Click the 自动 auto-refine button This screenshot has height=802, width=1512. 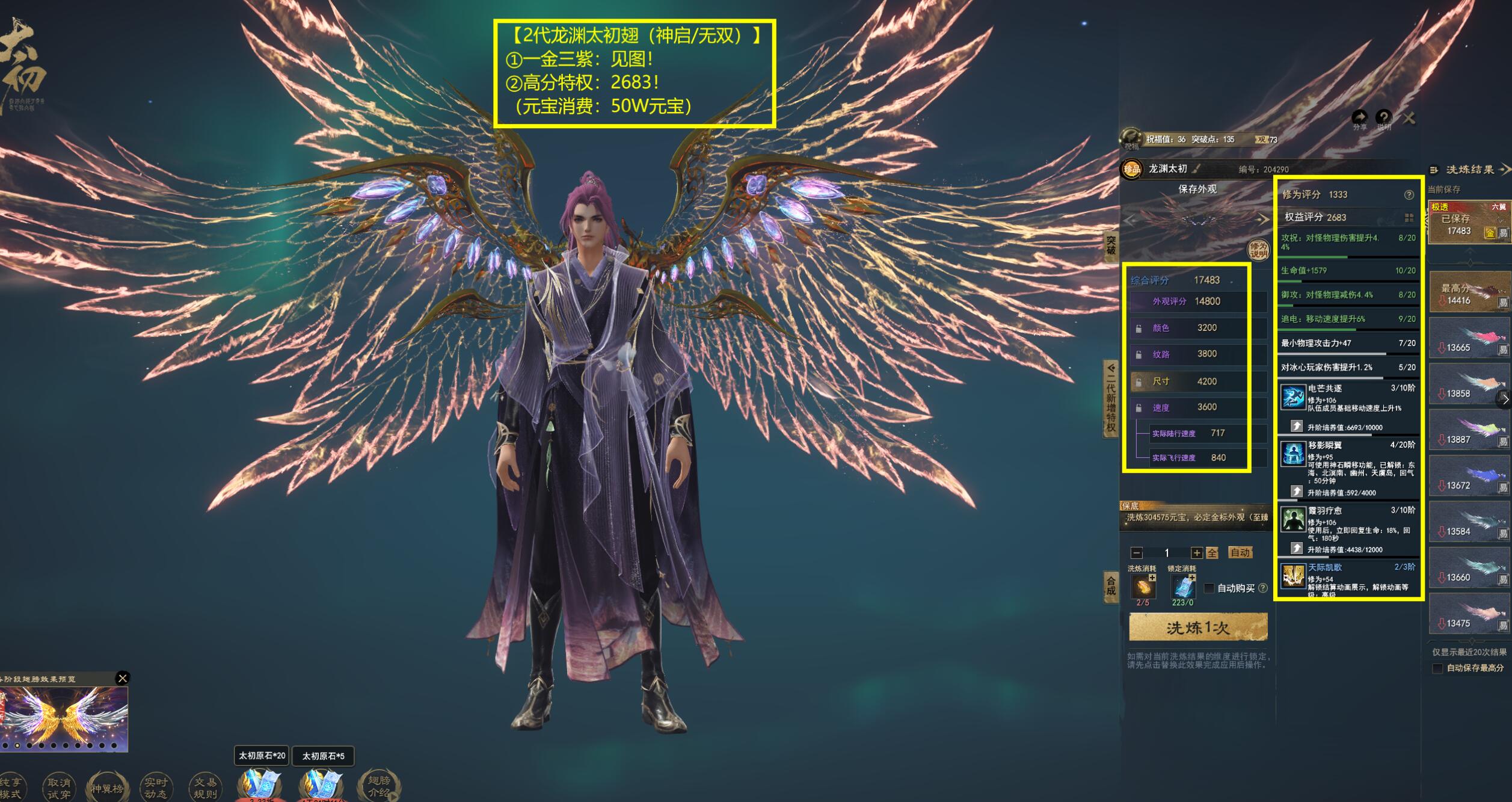pos(1240,552)
